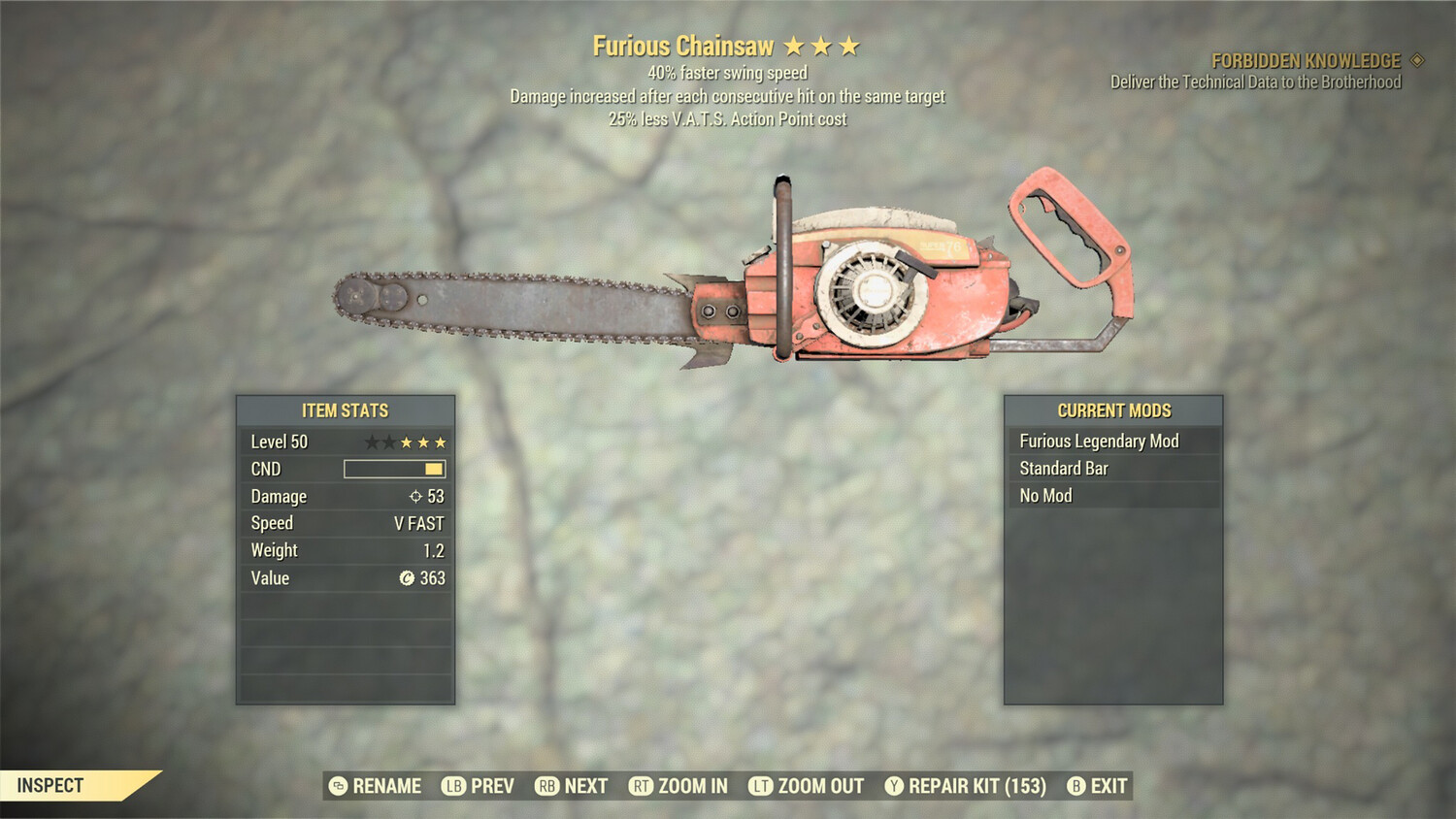Go to the previous item with Prev
This screenshot has width=1456, height=819.
[x=479, y=786]
